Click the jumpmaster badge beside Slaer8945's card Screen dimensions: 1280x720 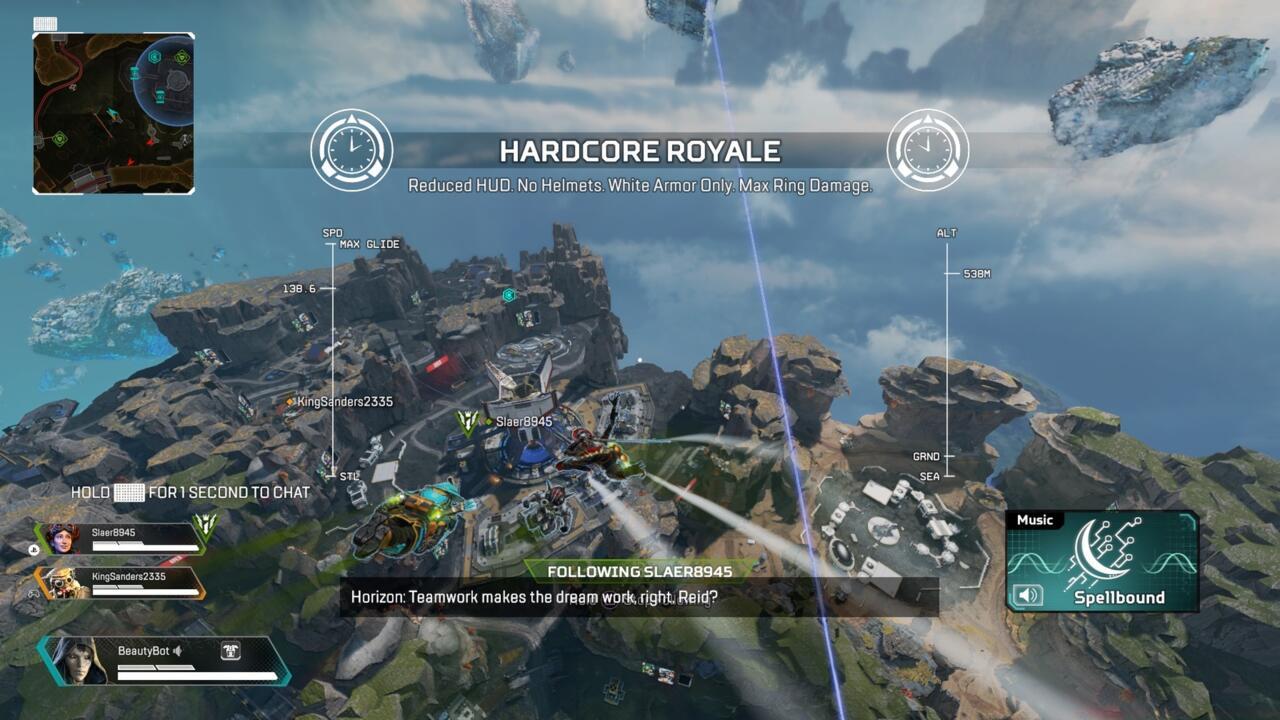(x=206, y=523)
